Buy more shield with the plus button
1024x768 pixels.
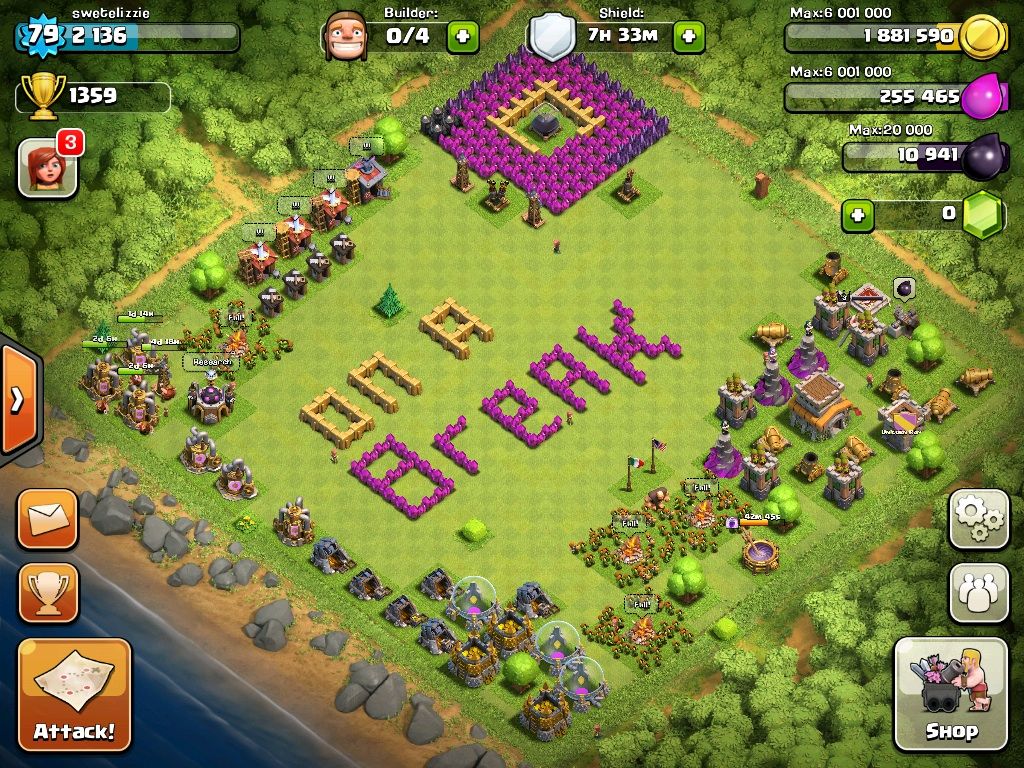[x=688, y=37]
